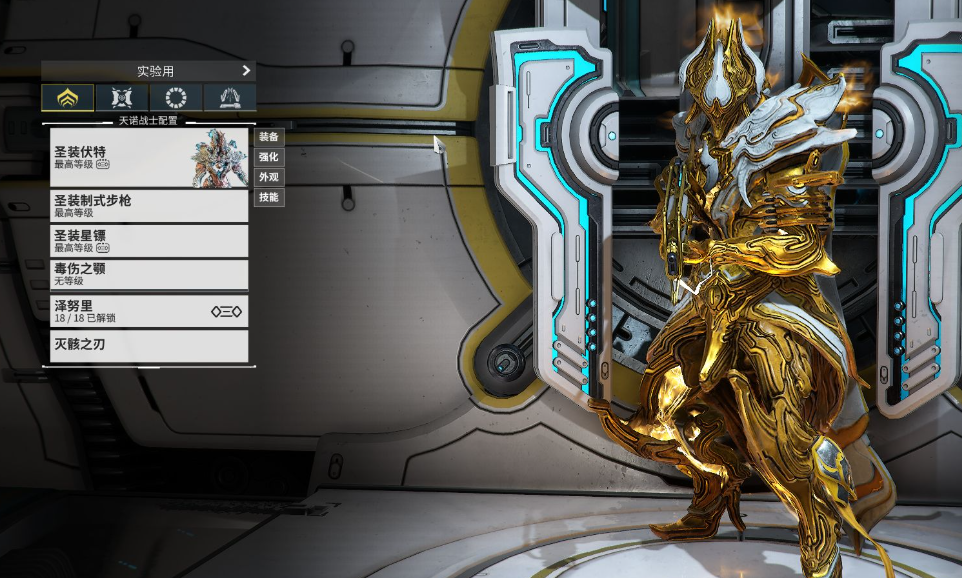Select the tab with the arch emblem
962x578 pixels.
(229, 98)
